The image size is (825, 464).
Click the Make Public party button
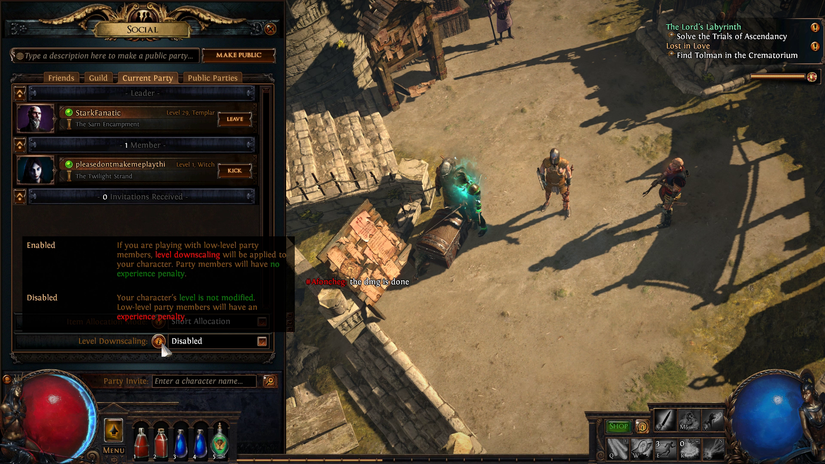point(238,56)
